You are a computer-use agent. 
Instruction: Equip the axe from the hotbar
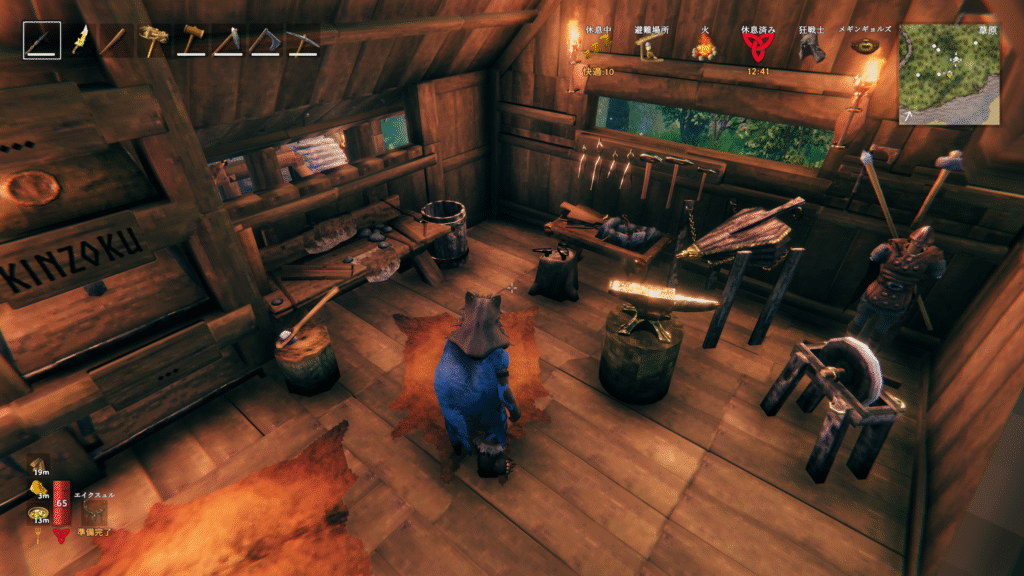tap(264, 41)
